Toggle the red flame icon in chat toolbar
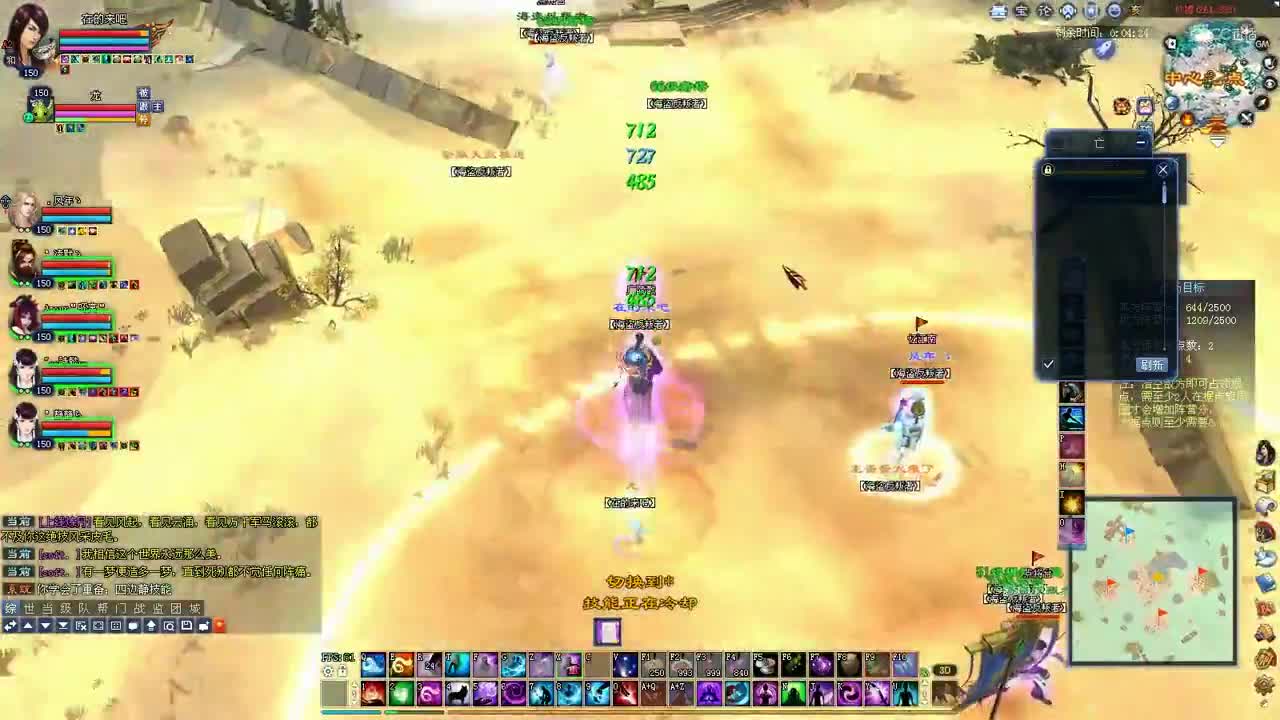This screenshot has height=720, width=1280. (x=220, y=625)
